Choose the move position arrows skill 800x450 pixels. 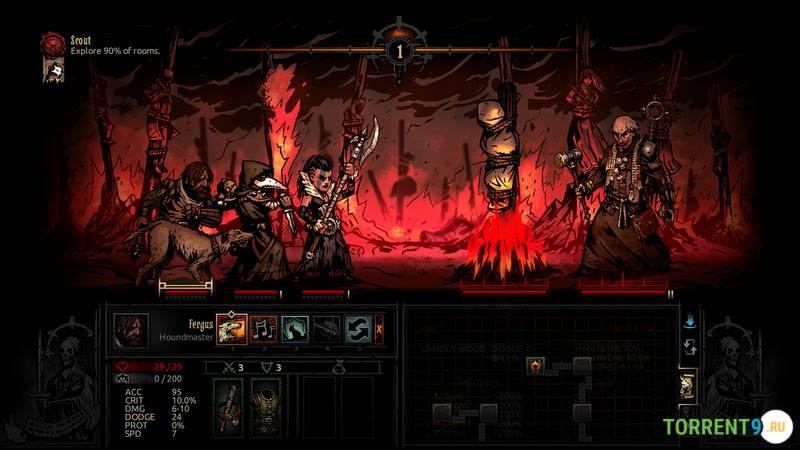[357, 329]
